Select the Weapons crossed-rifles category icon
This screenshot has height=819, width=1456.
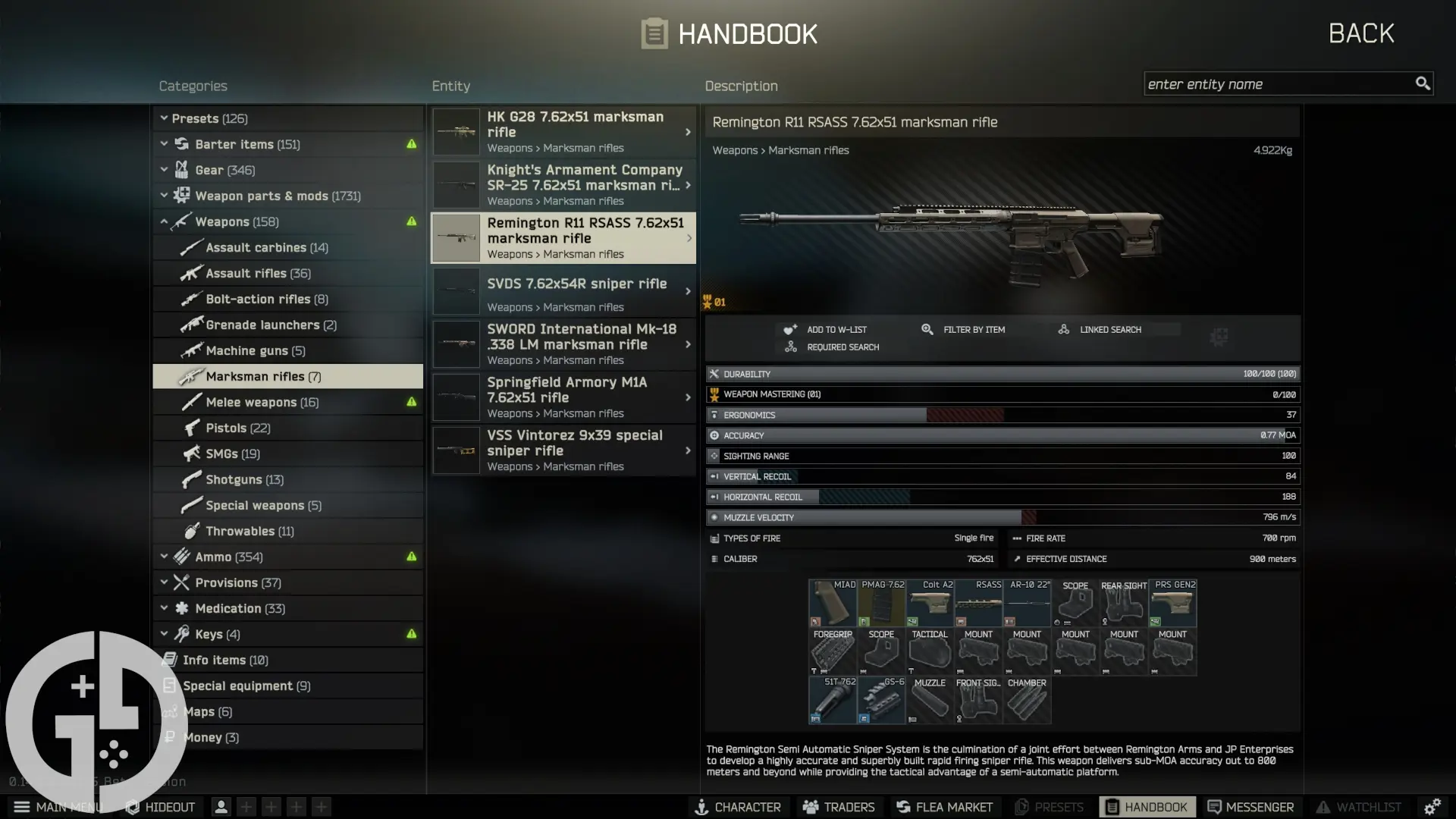pos(180,221)
